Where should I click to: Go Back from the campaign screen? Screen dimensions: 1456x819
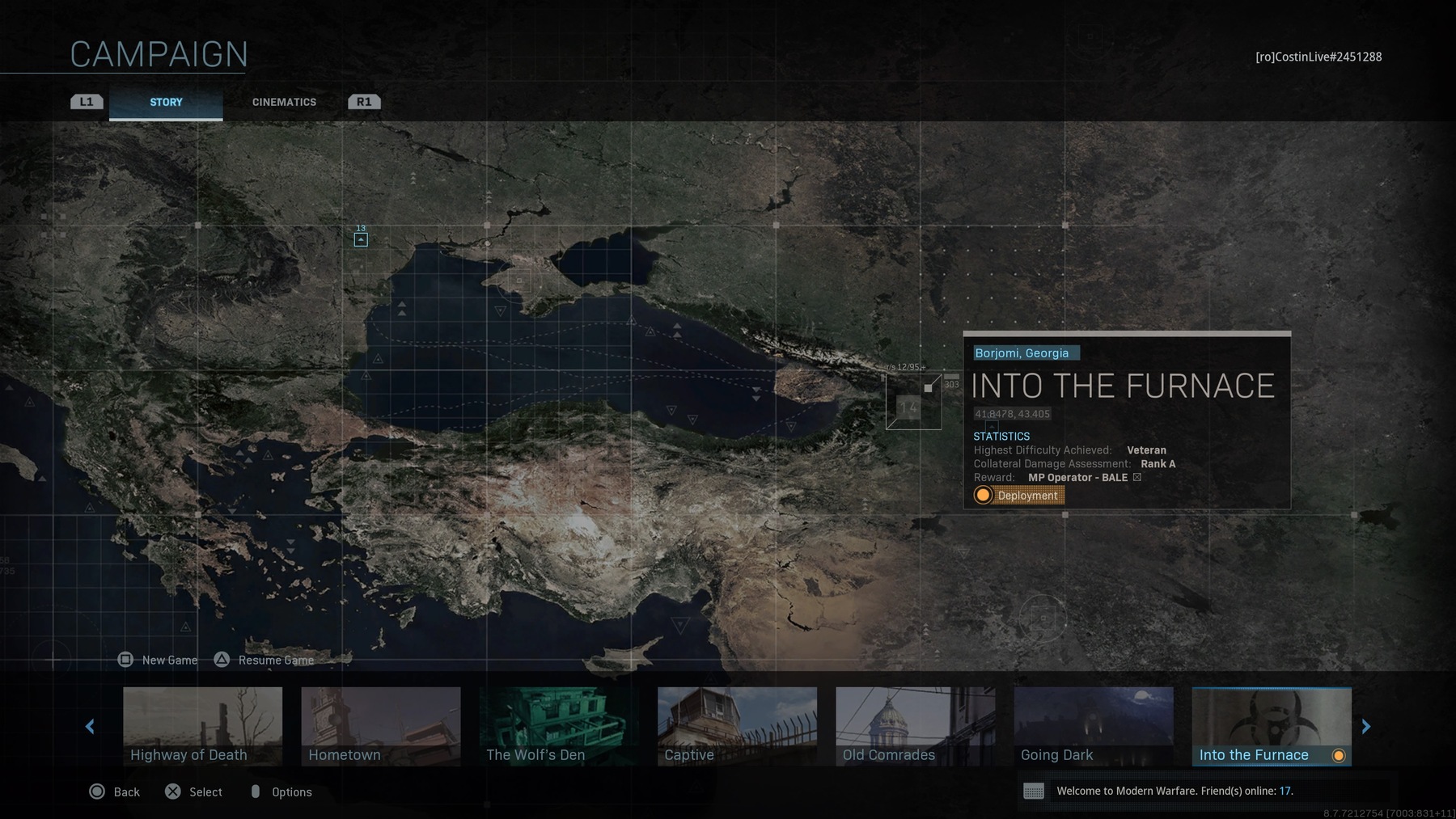point(114,792)
